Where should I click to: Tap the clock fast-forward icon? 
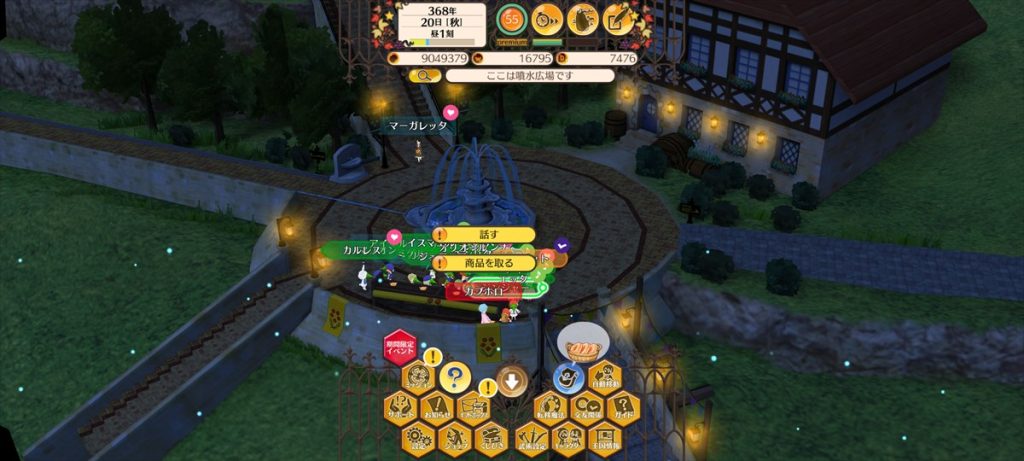546,18
